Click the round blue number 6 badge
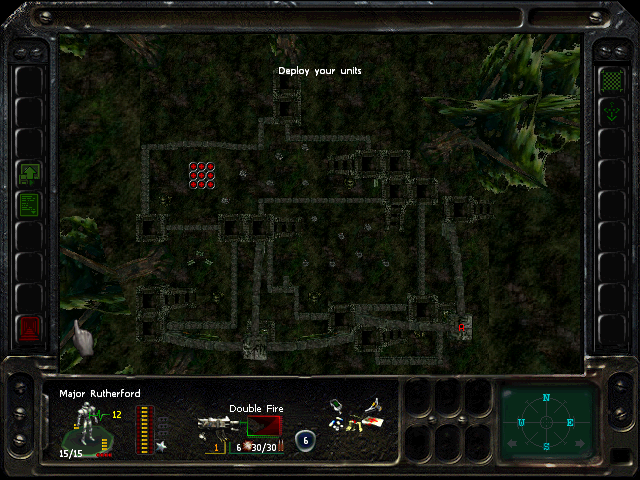Viewport: 640px width, 480px height. pyautogui.click(x=305, y=440)
